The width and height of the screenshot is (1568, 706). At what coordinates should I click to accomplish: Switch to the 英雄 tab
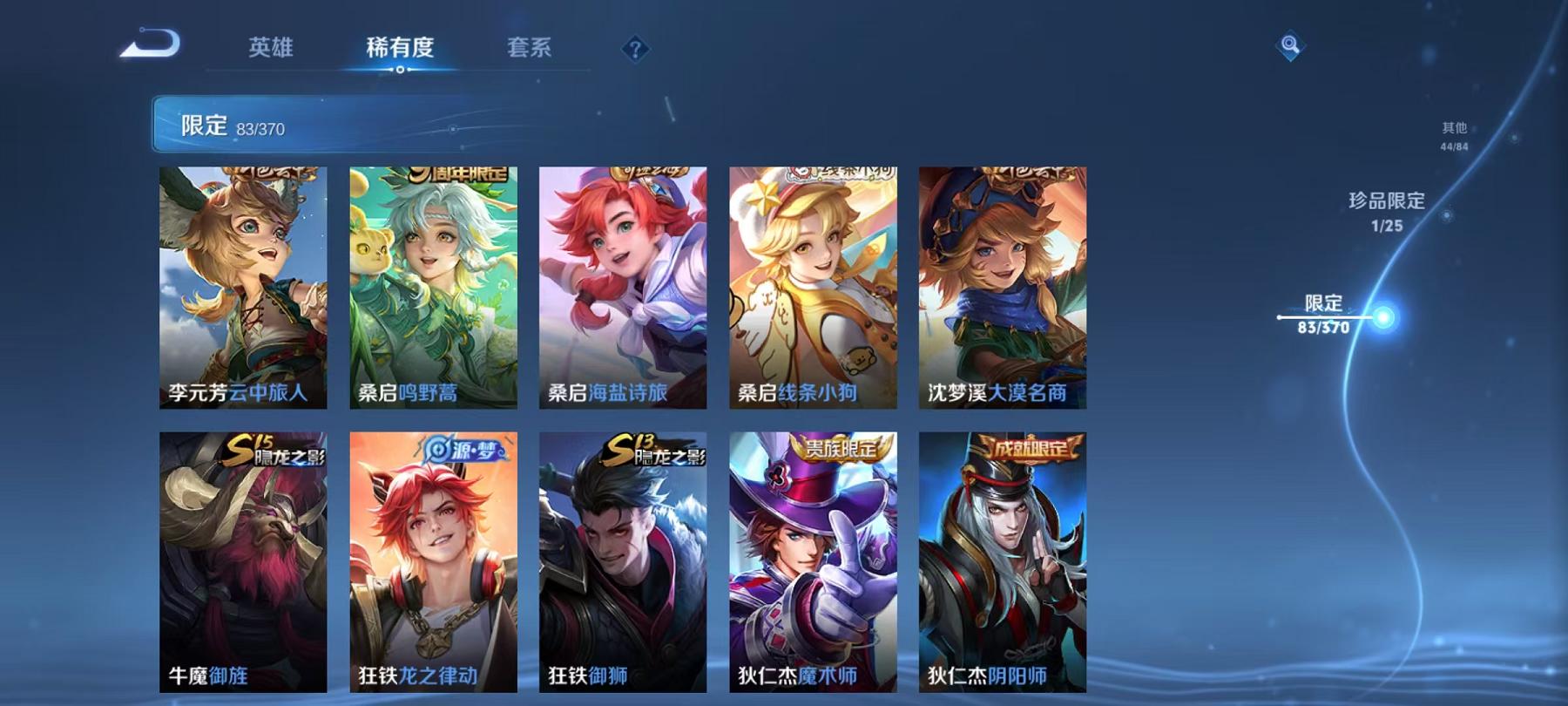[x=271, y=50]
